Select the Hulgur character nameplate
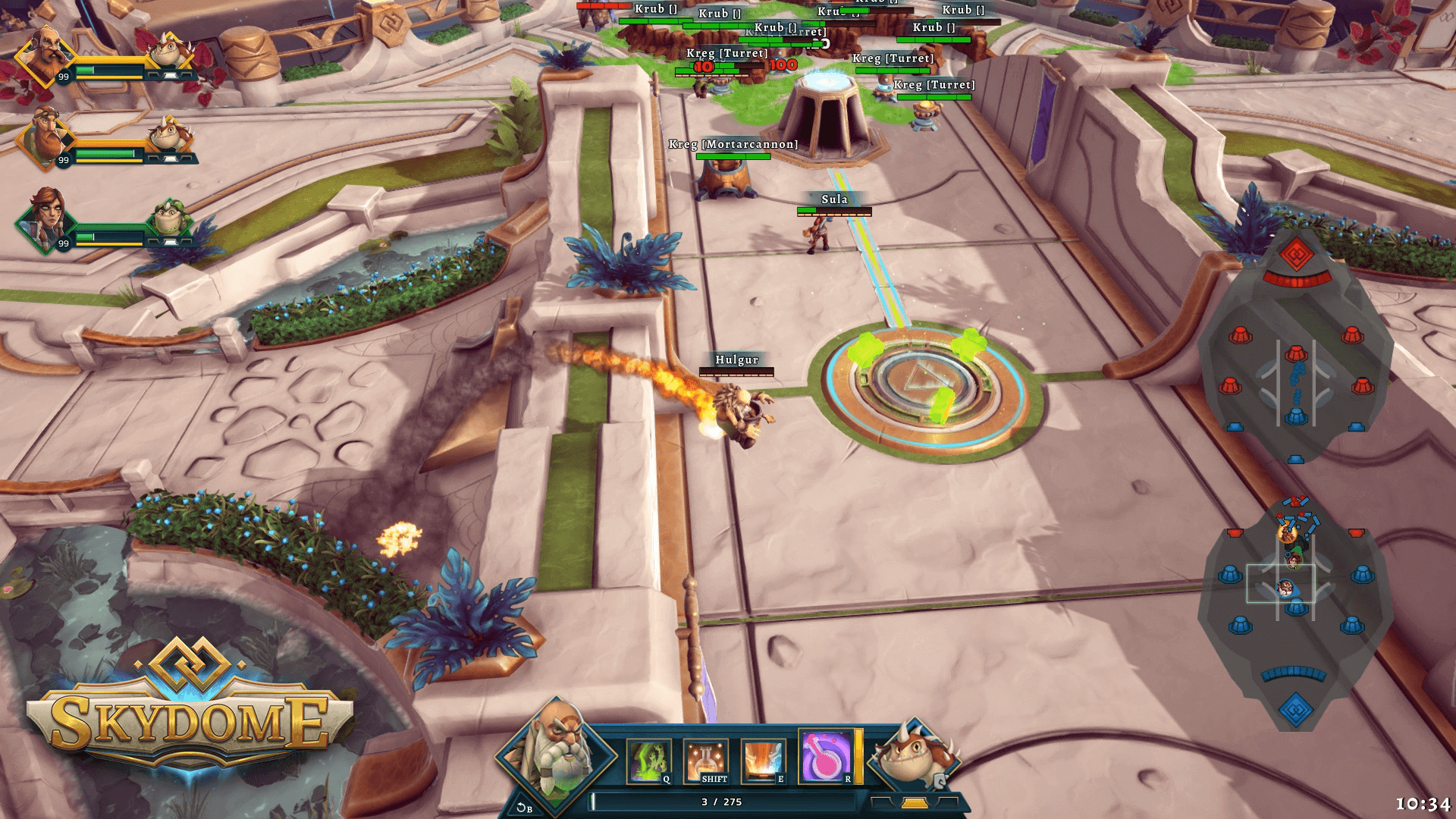Viewport: 1456px width, 819px height. [736, 359]
